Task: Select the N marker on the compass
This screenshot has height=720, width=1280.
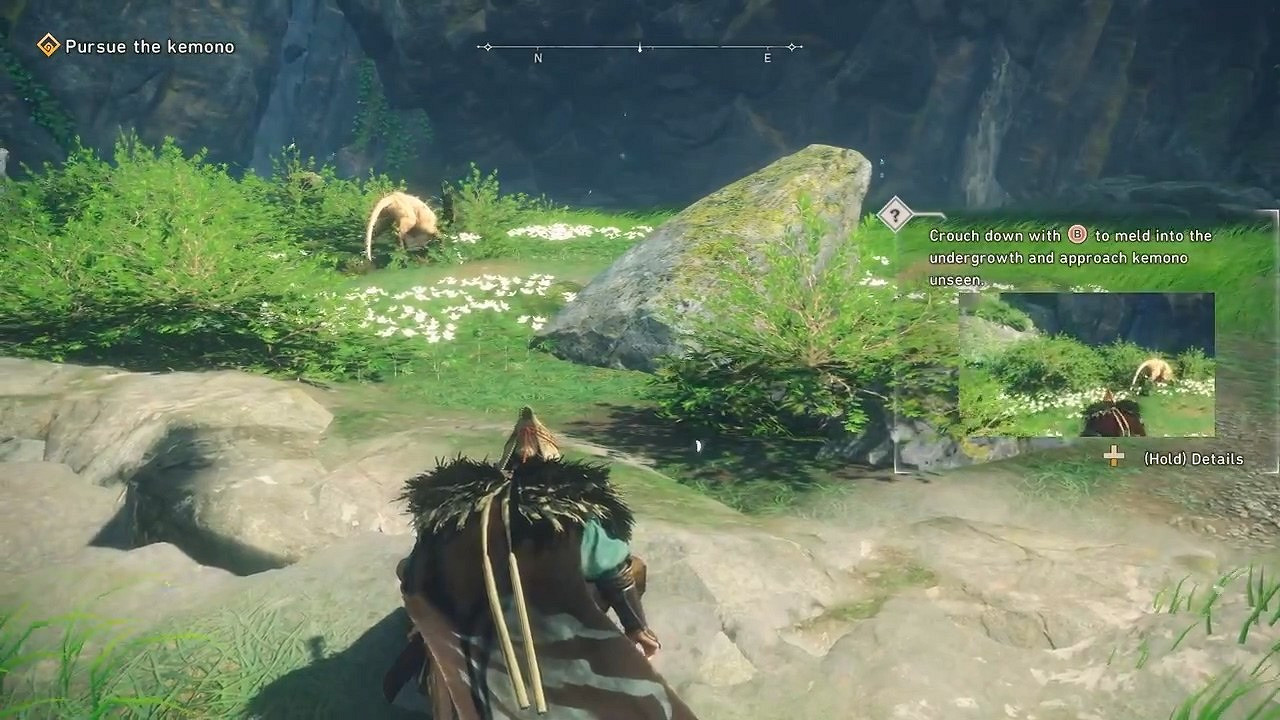Action: click(538, 59)
